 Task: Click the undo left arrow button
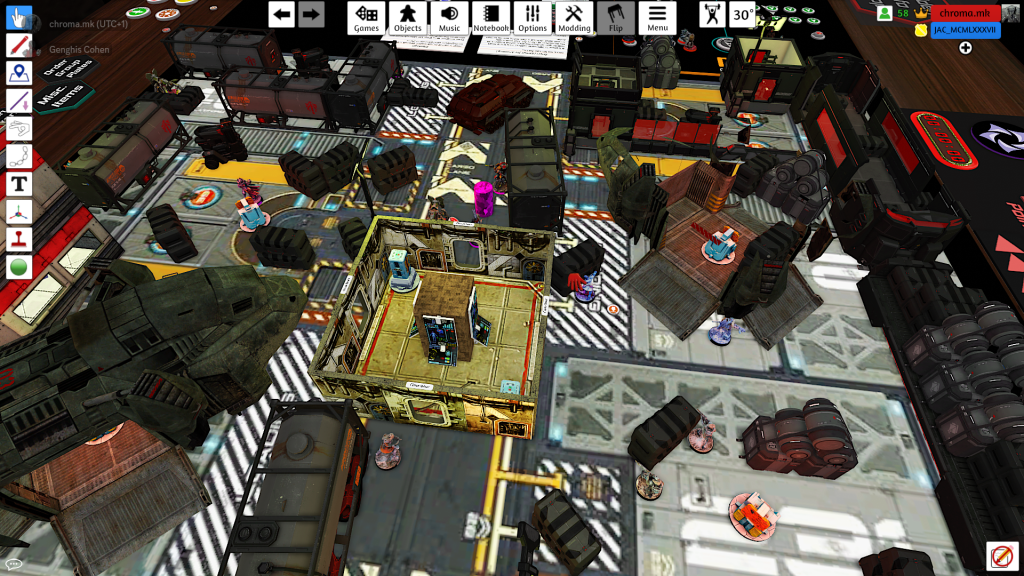(x=282, y=14)
